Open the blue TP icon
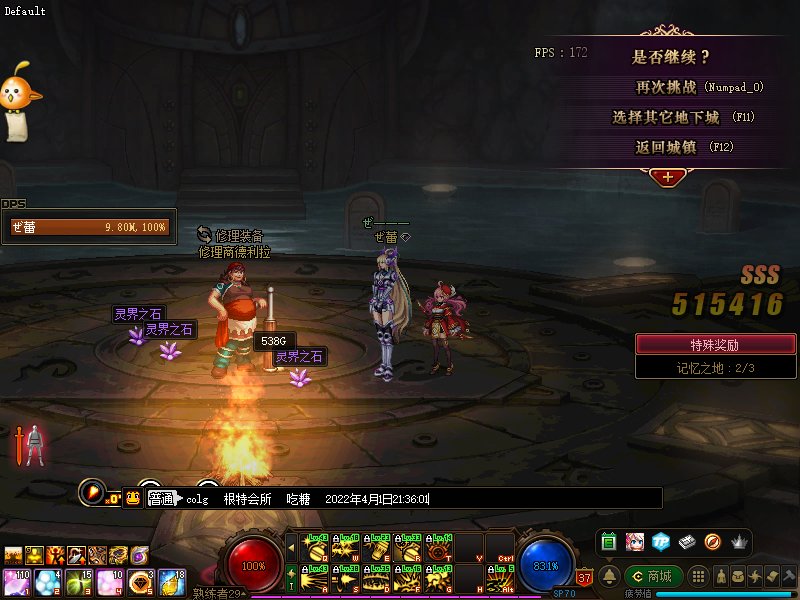 point(660,542)
